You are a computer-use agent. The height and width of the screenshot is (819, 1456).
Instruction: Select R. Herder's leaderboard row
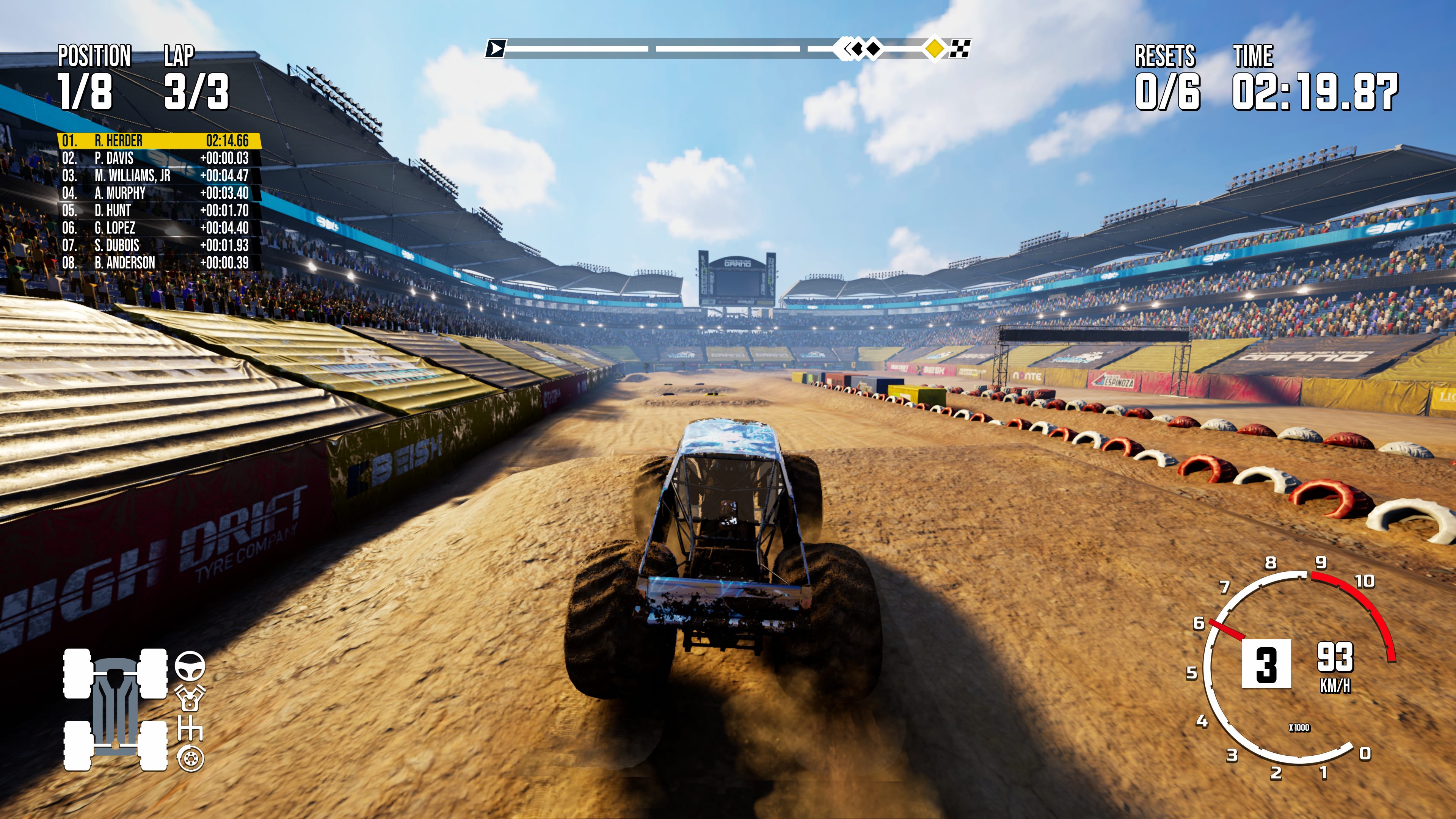(x=158, y=141)
